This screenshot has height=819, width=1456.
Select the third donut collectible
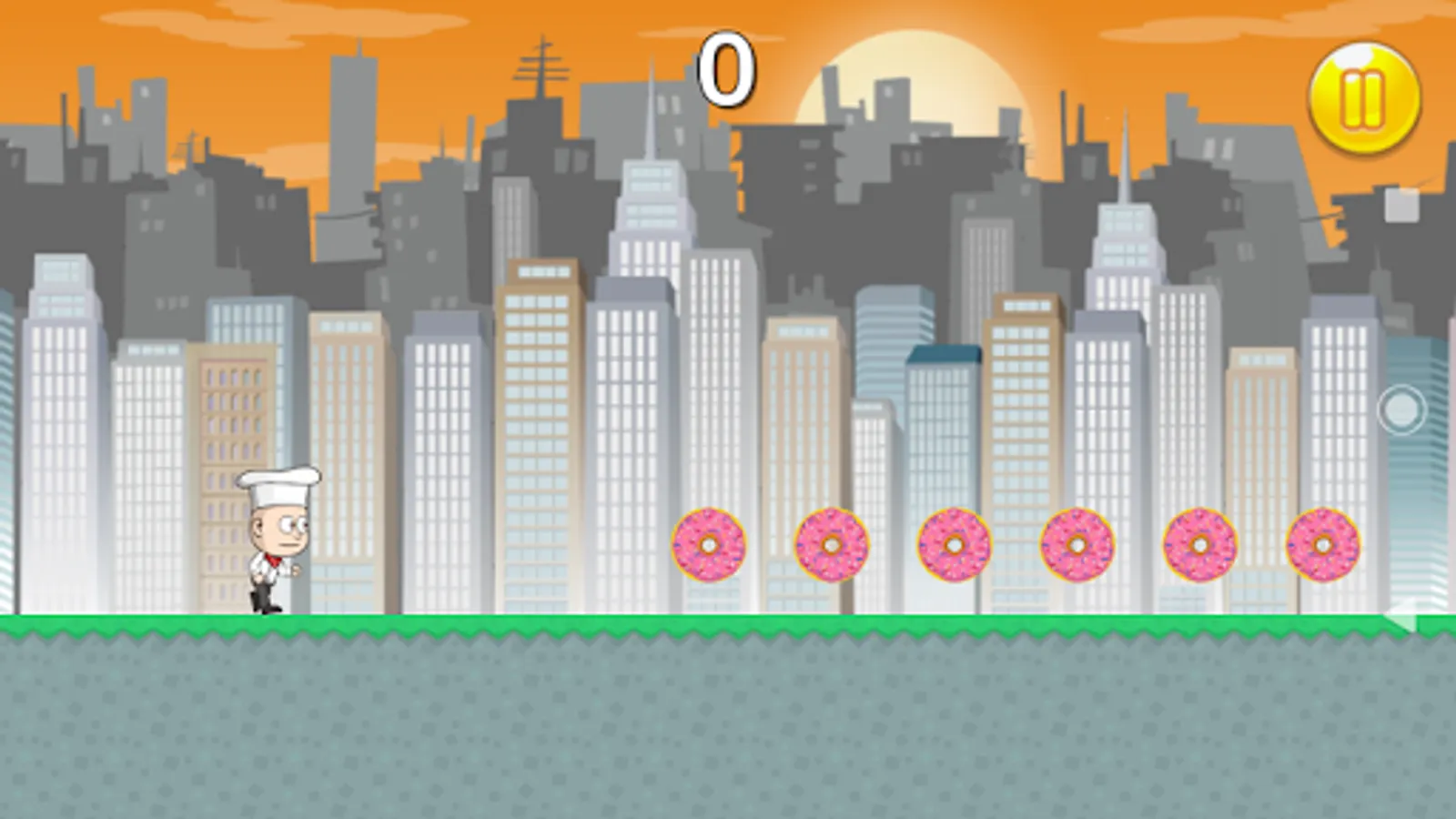pos(953,546)
